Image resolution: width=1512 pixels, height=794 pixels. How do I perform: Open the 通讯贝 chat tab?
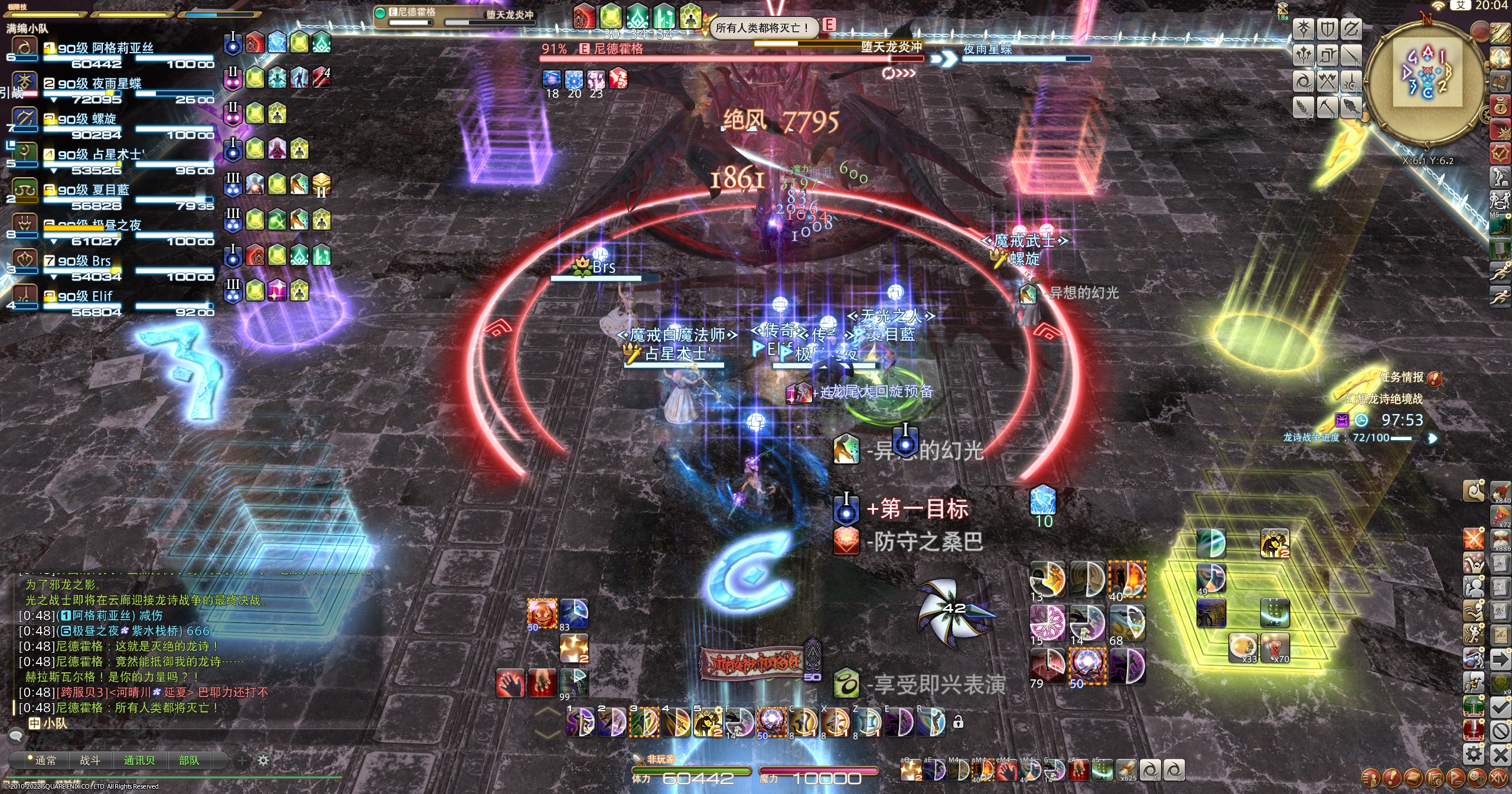(x=139, y=760)
